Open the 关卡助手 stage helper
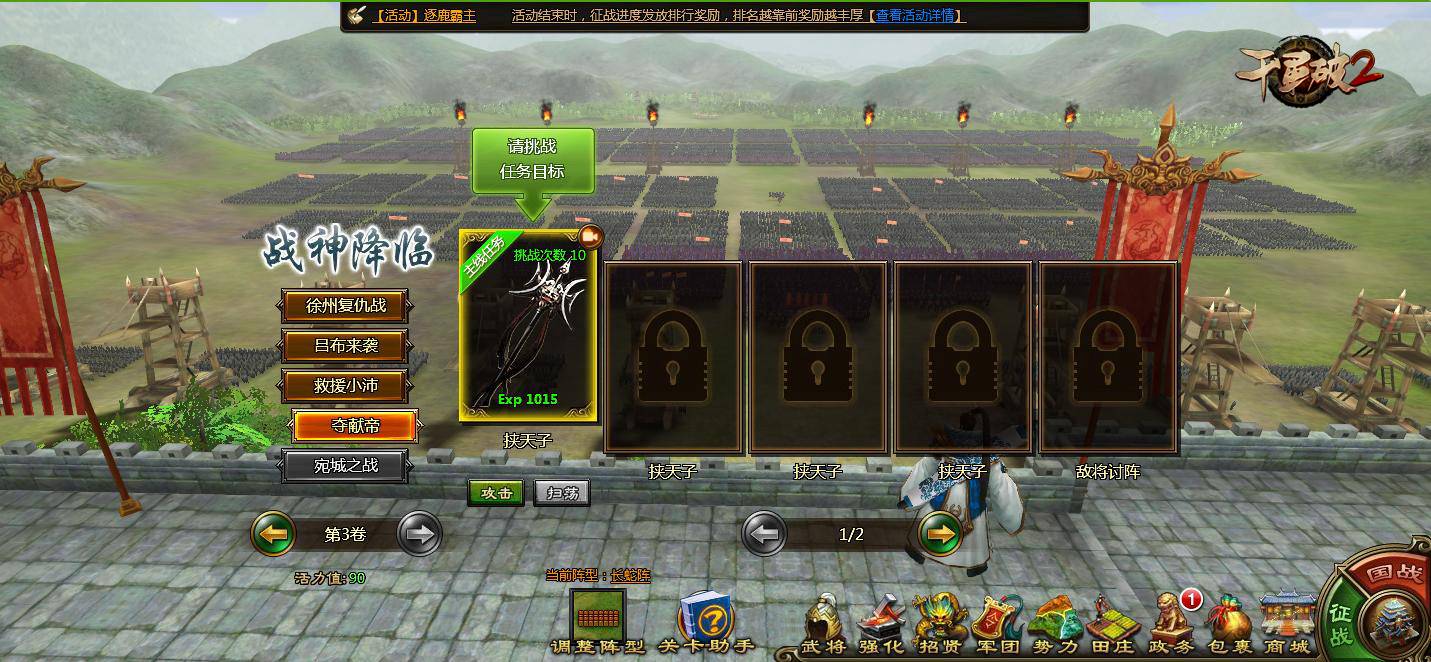Image resolution: width=1431 pixels, height=662 pixels. (x=706, y=622)
